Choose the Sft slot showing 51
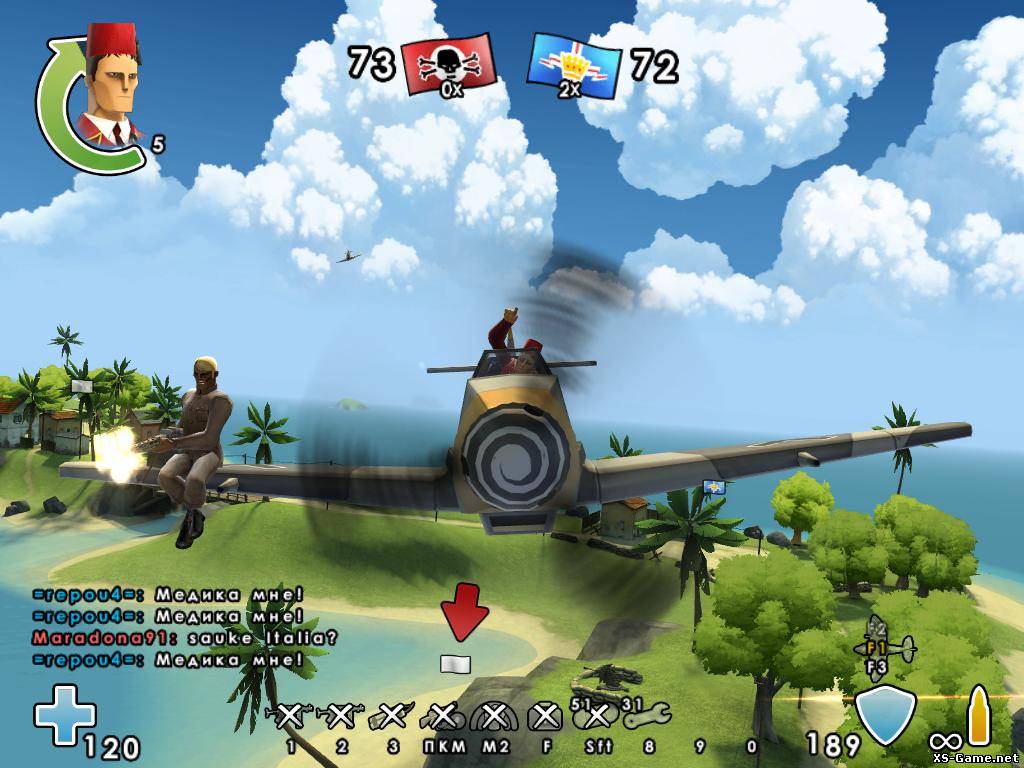 coord(597,716)
